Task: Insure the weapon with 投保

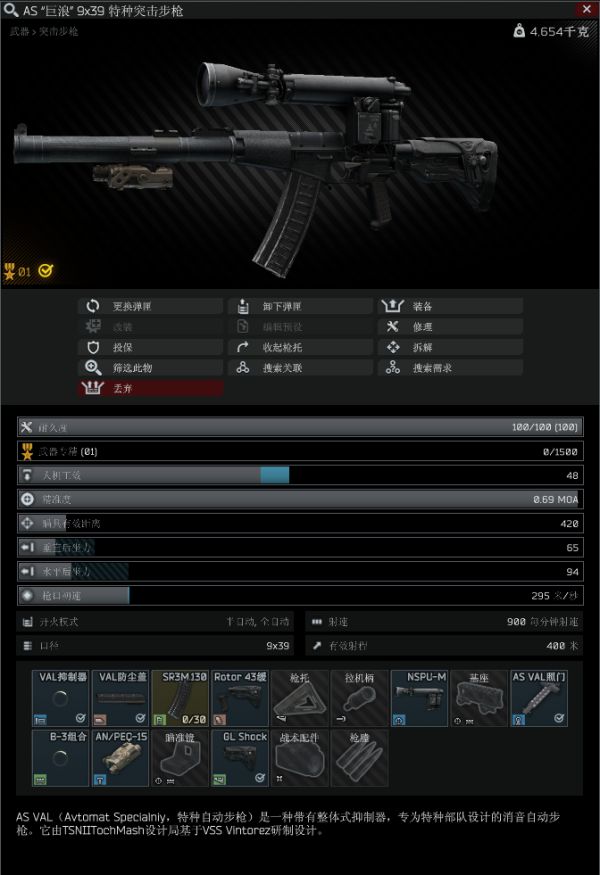Action: click(x=150, y=347)
